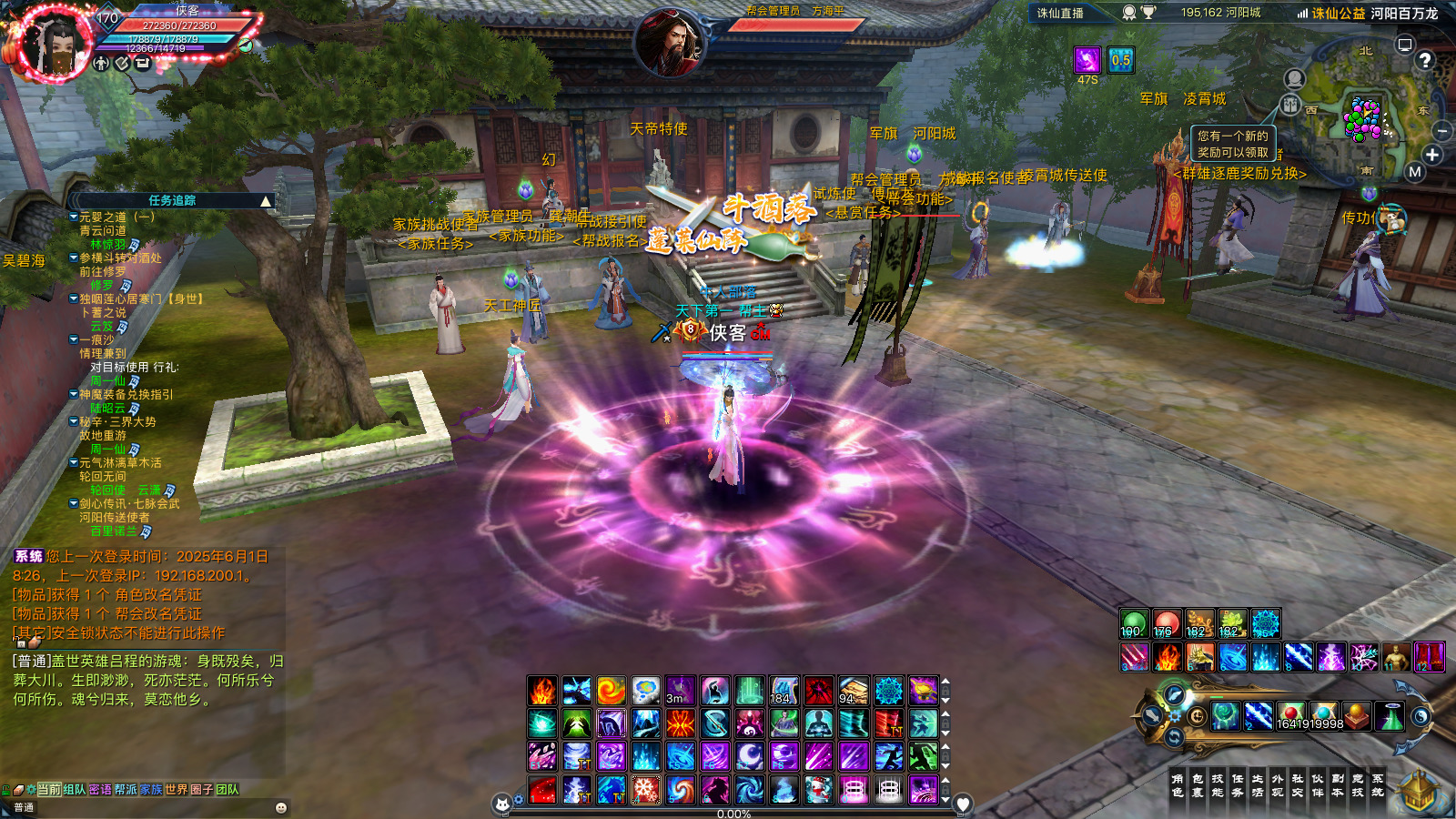Open the chat emoji smiley picker
The height and width of the screenshot is (819, 1456).
[x=281, y=808]
